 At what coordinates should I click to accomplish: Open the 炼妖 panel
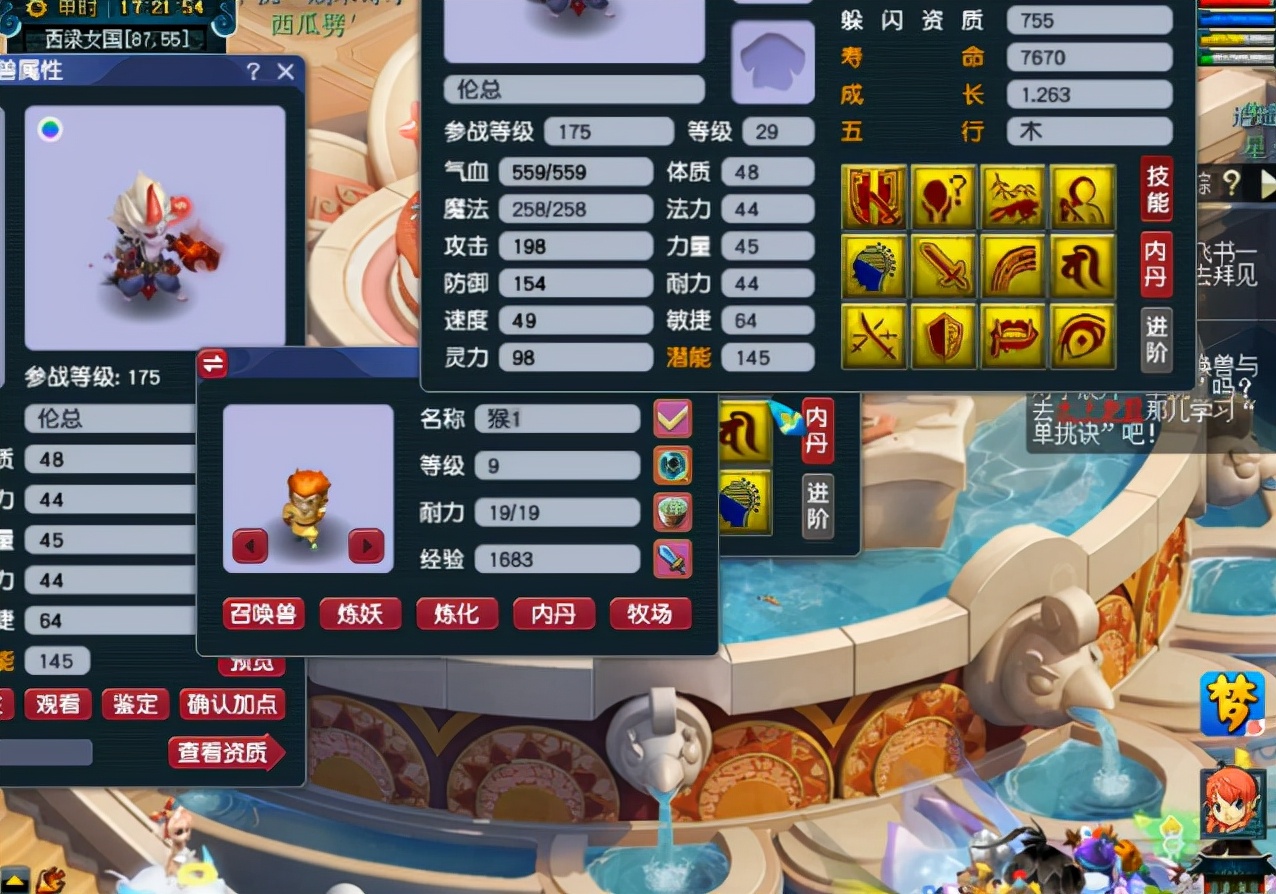click(360, 613)
